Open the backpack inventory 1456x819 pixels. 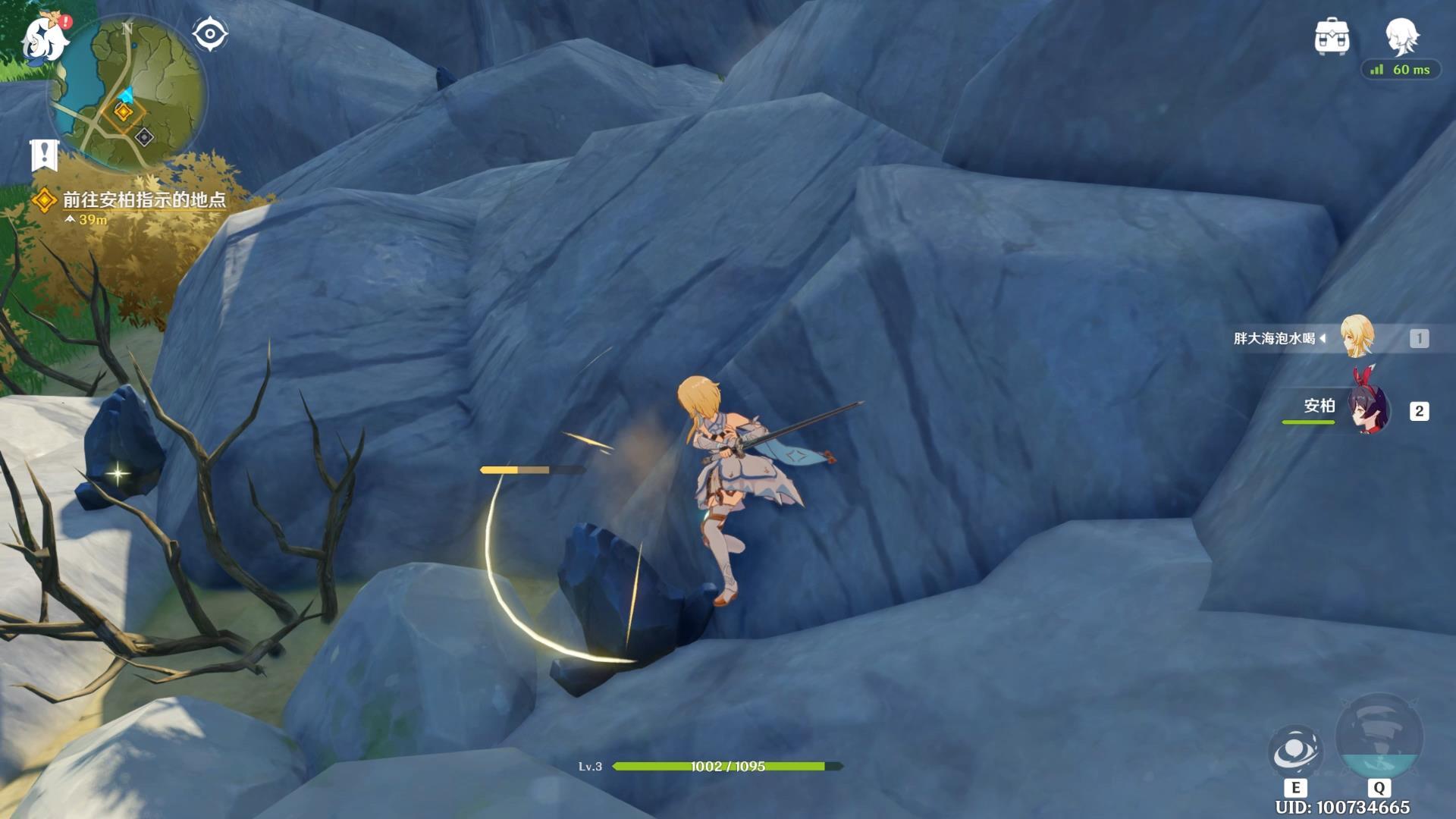click(x=1332, y=36)
